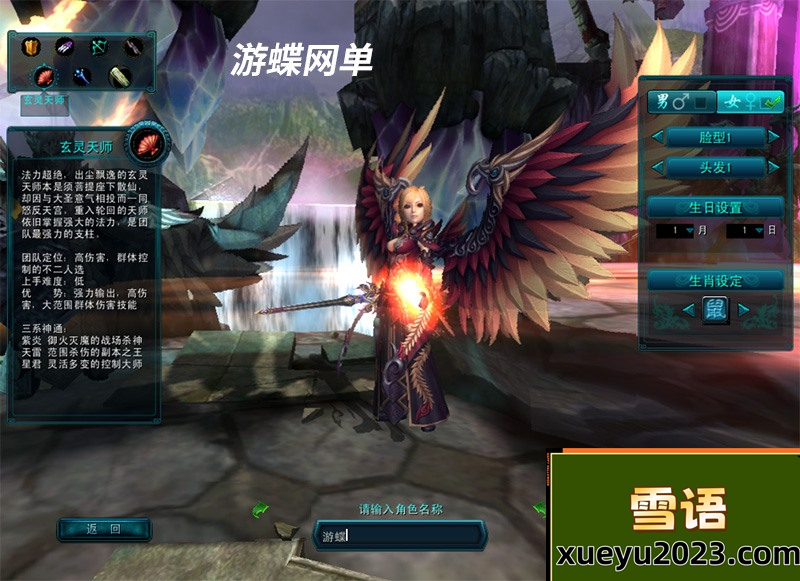Cycle to the next zodiac sign
Screen dimensions: 800x581
743,310
